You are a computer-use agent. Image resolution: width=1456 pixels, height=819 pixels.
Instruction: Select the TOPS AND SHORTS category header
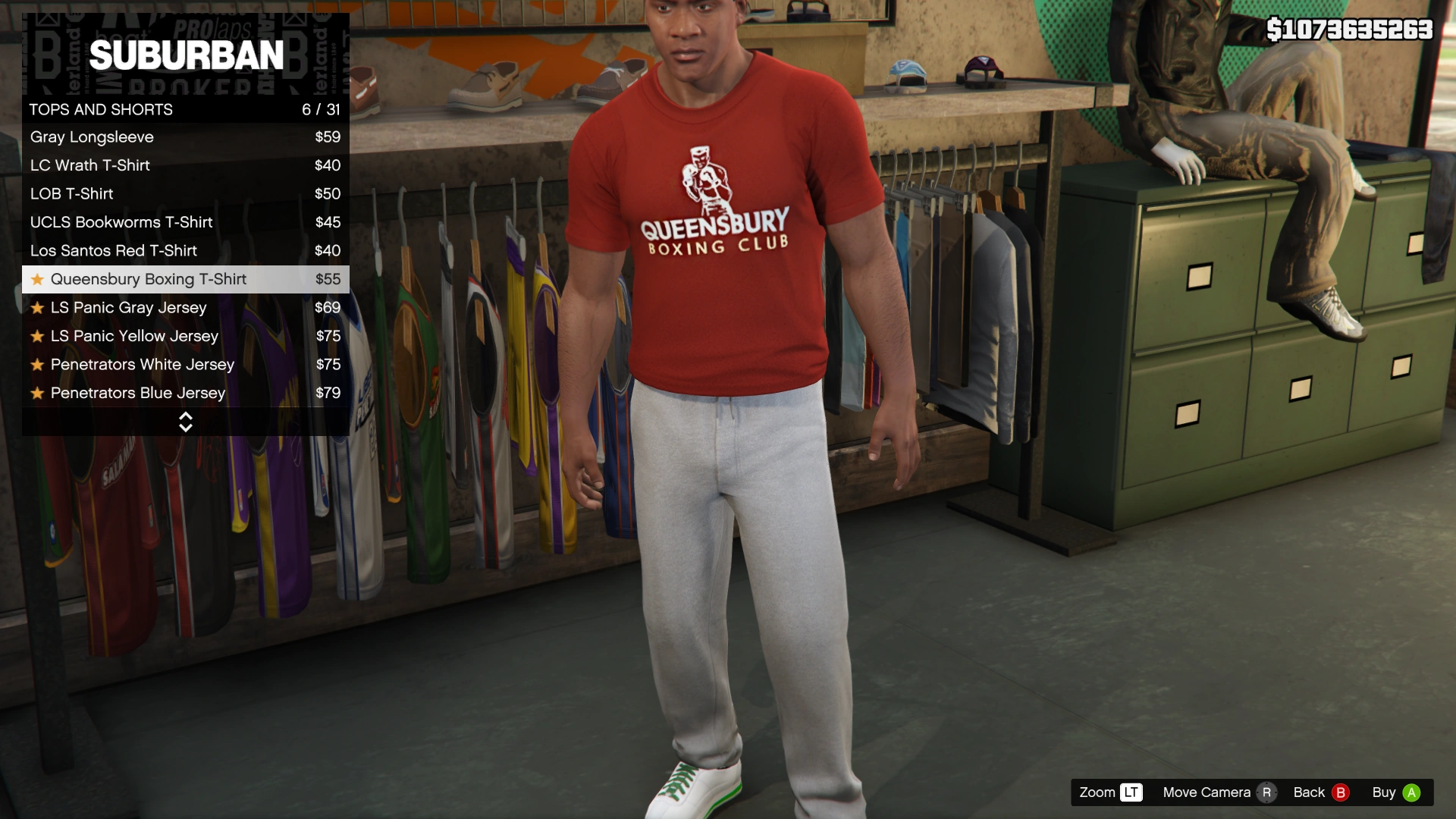(101, 109)
